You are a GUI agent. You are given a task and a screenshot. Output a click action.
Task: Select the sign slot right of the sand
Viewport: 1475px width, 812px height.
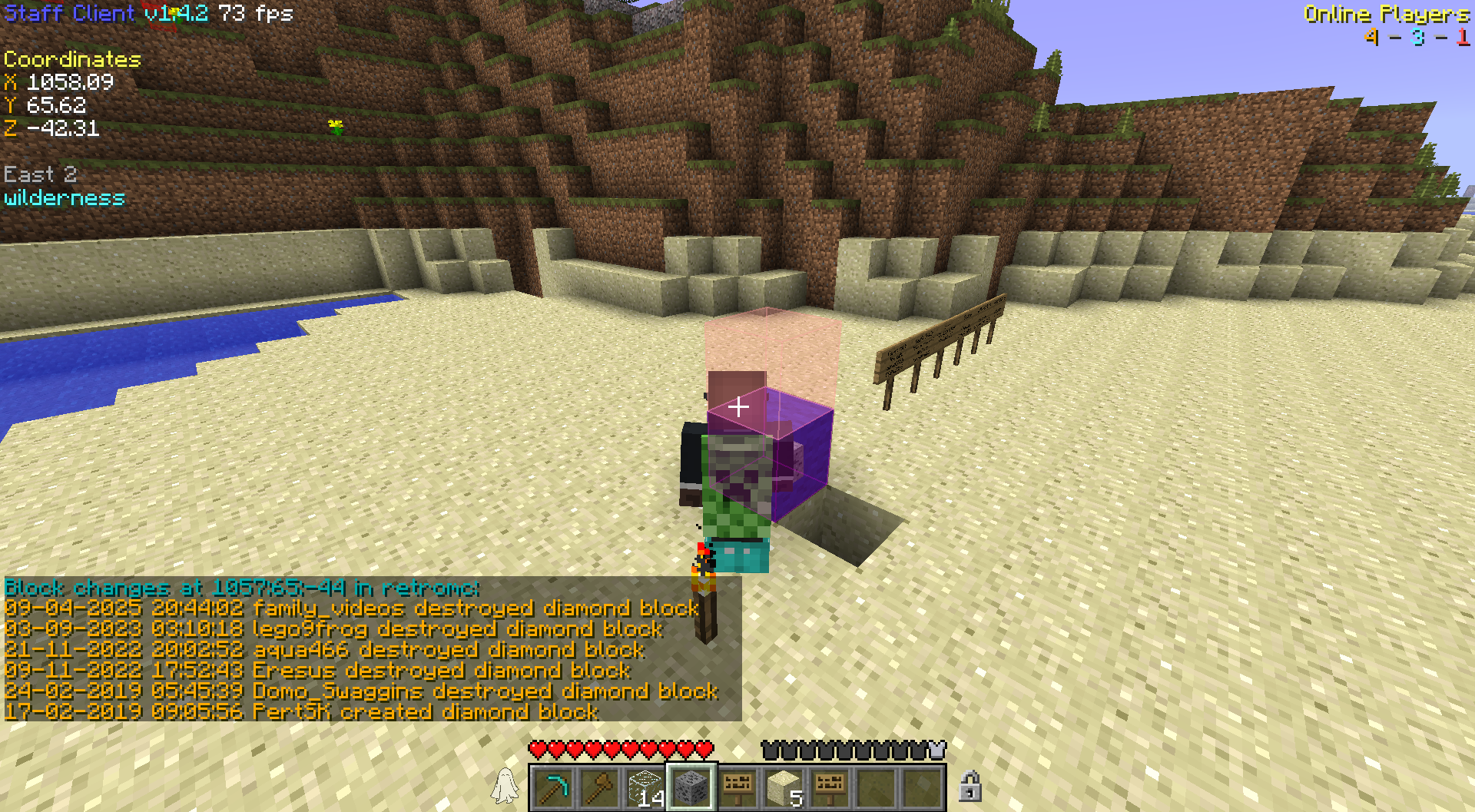[830, 787]
